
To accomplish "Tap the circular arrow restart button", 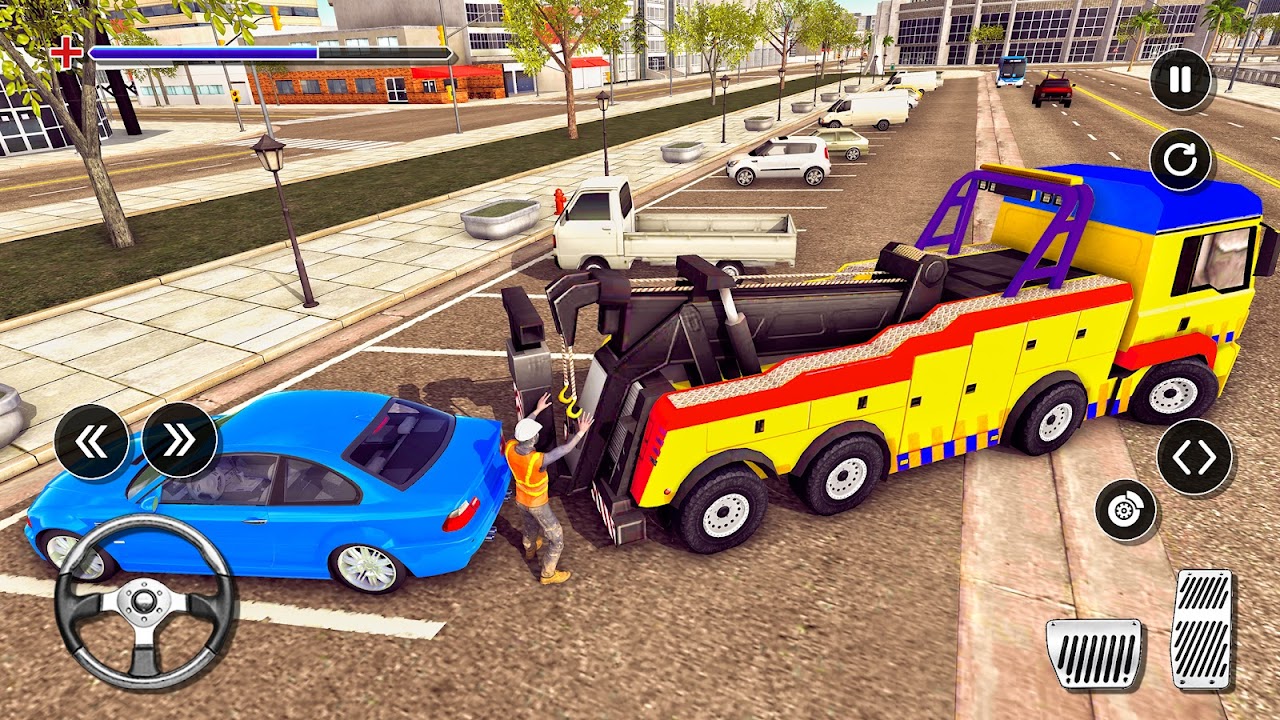I will tap(1180, 160).
